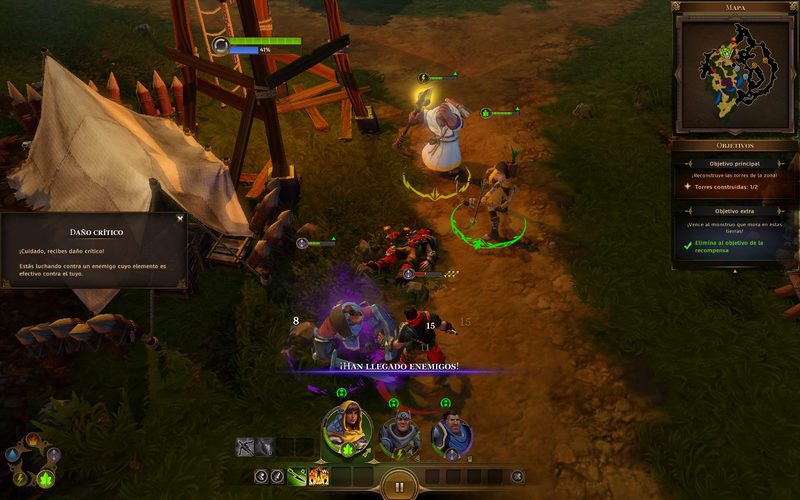Choose the fire element on the wheel

click(32, 439)
